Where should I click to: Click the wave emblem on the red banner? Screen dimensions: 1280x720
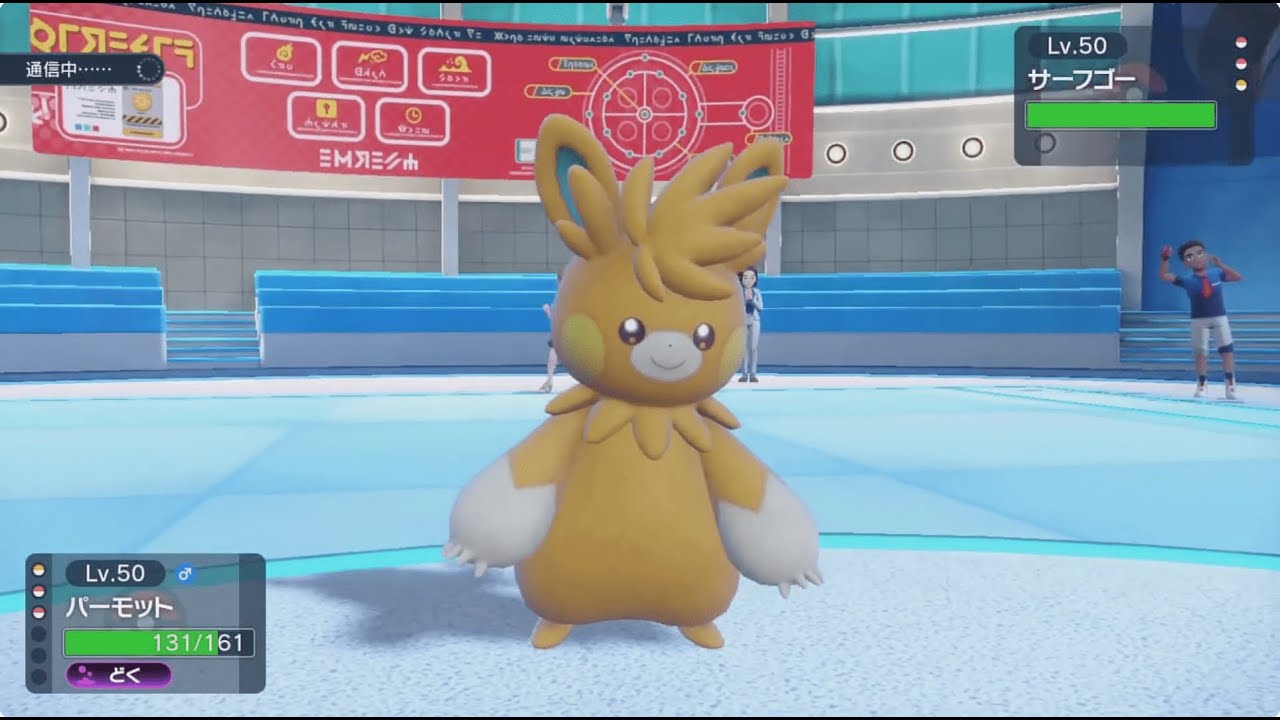[456, 62]
